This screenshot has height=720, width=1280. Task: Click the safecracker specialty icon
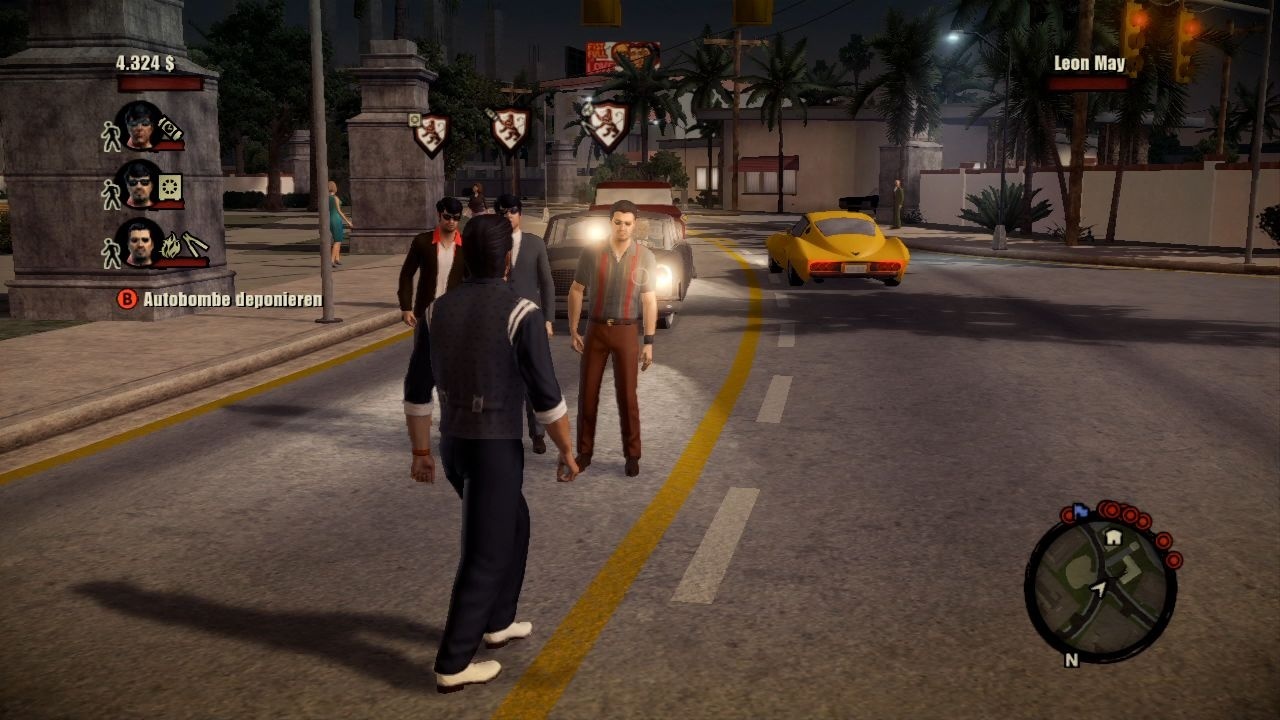coord(169,186)
